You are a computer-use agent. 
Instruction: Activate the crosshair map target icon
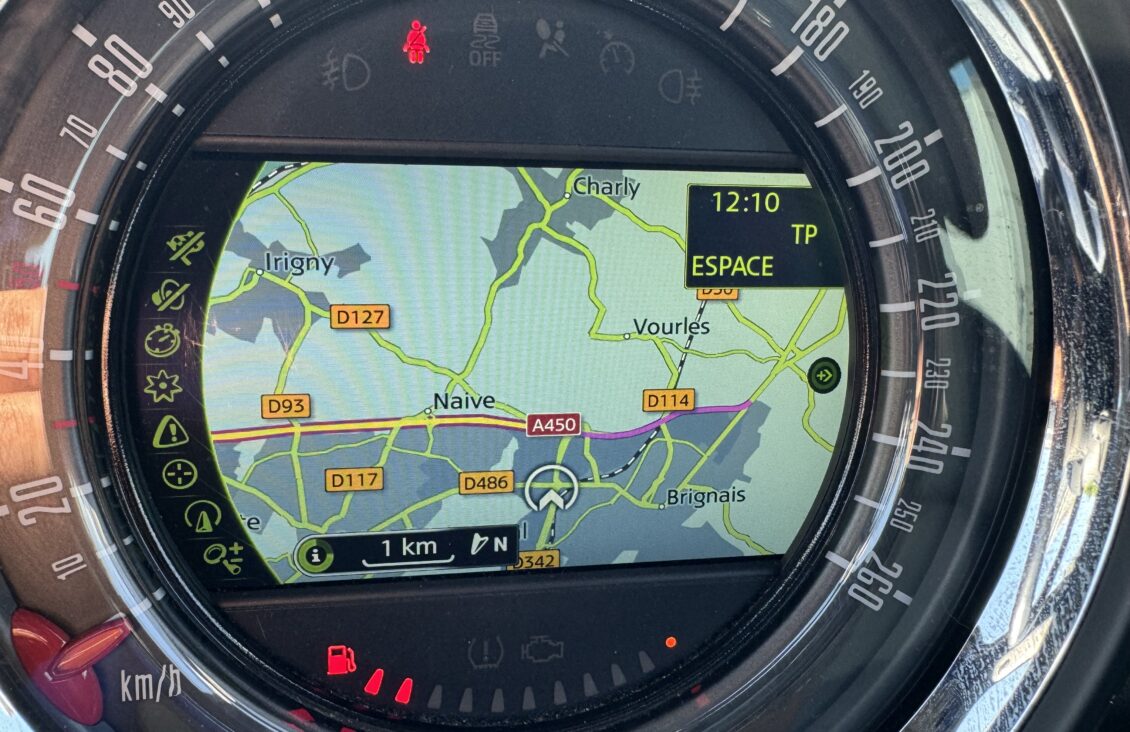tap(180, 474)
